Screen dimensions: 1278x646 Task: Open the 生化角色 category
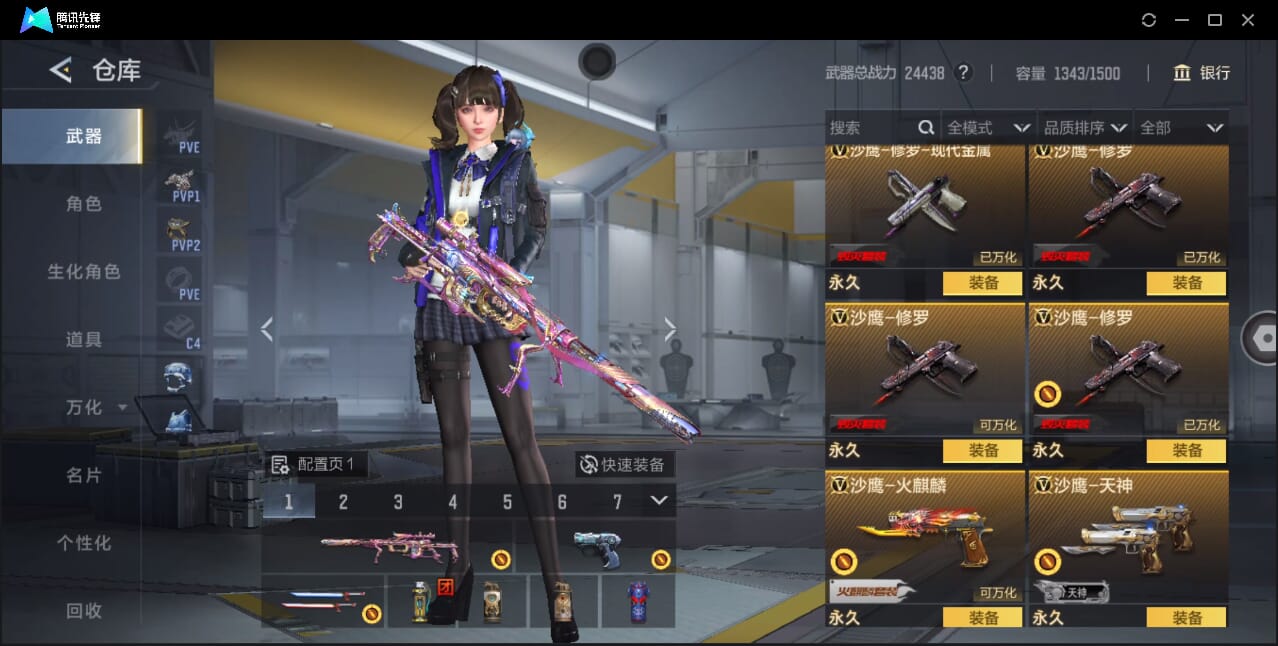[x=84, y=271]
